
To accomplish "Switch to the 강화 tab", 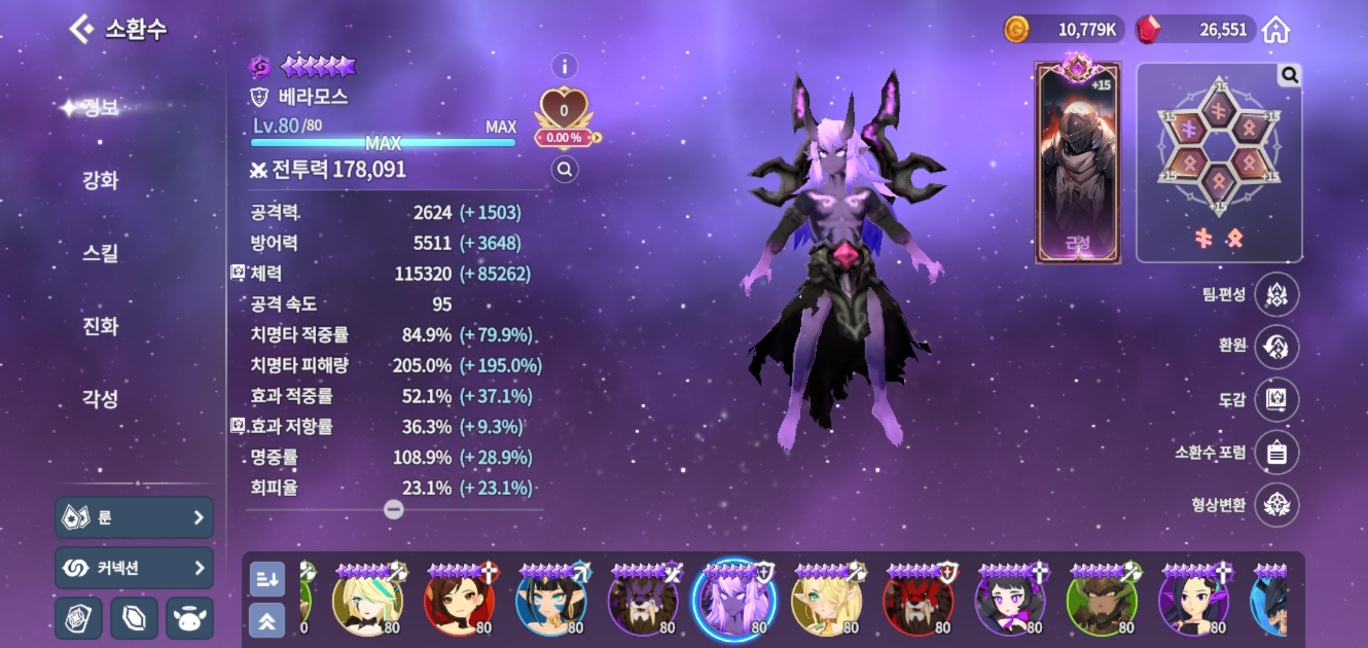I will coord(100,181).
